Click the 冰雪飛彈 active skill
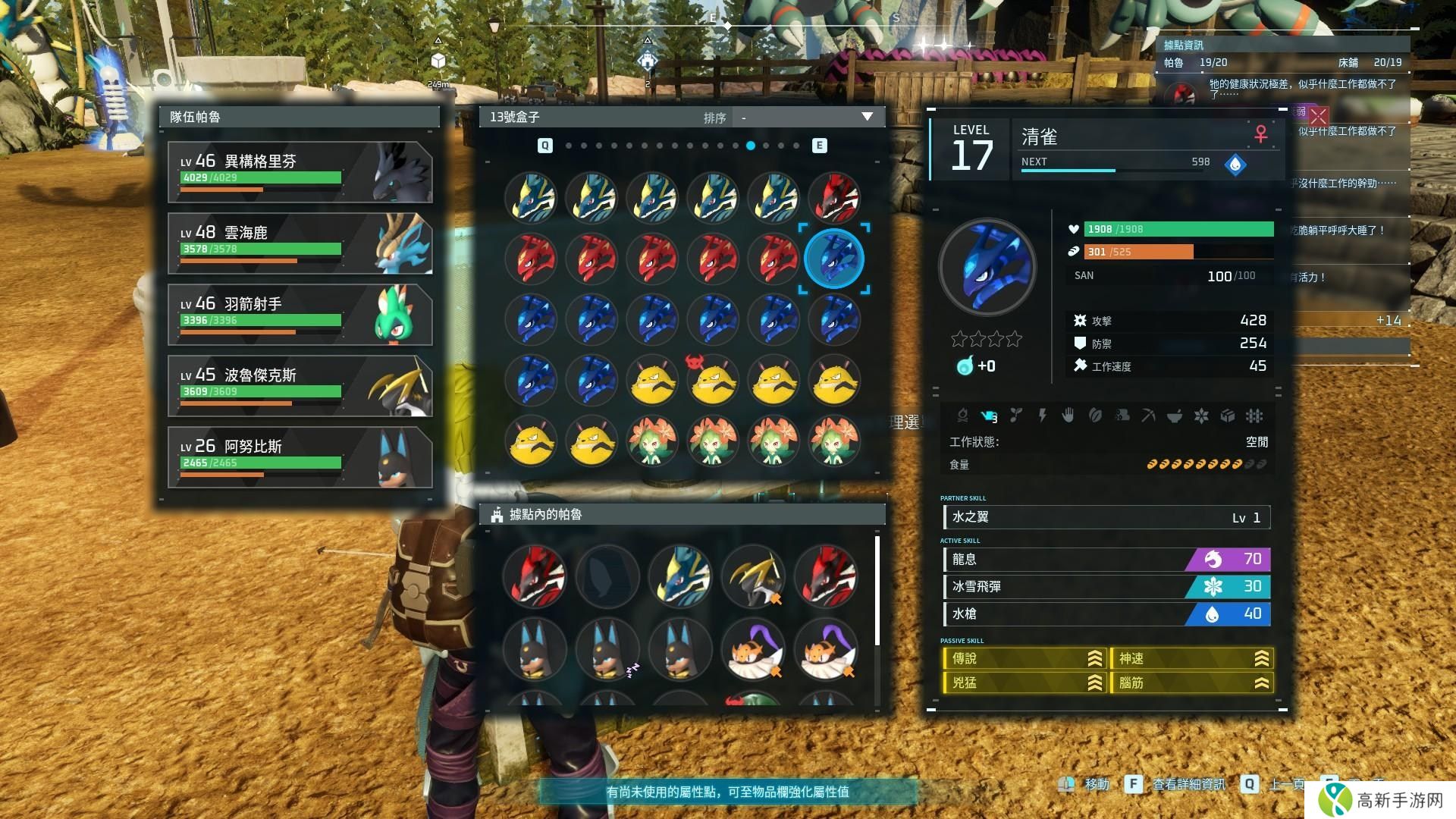 click(x=1106, y=587)
